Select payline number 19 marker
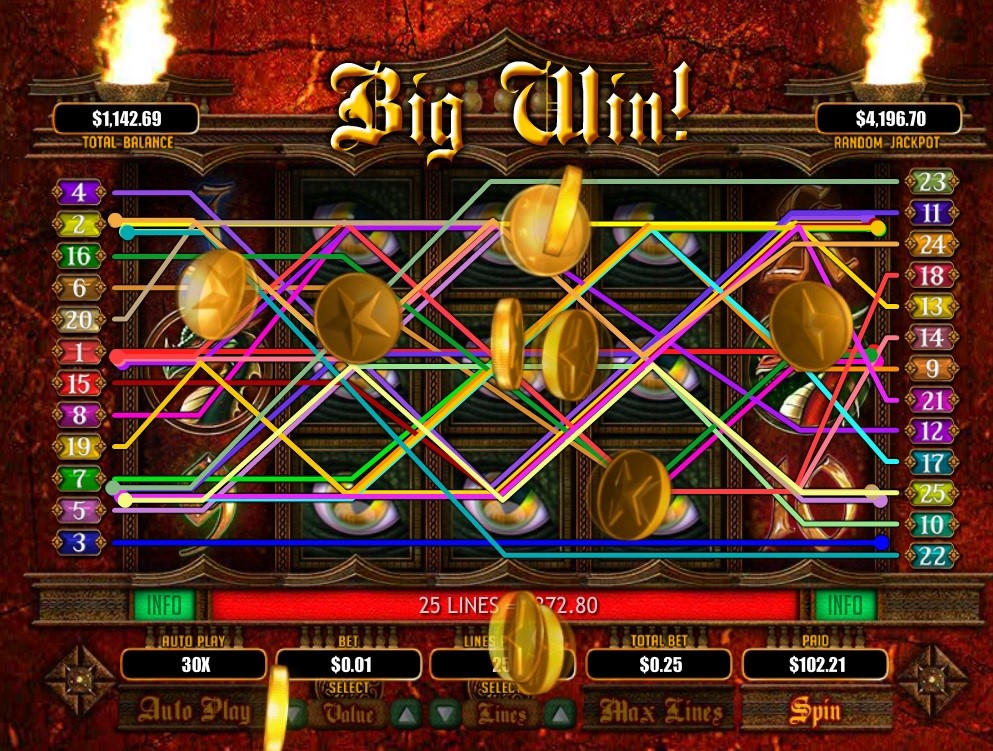 [80, 447]
